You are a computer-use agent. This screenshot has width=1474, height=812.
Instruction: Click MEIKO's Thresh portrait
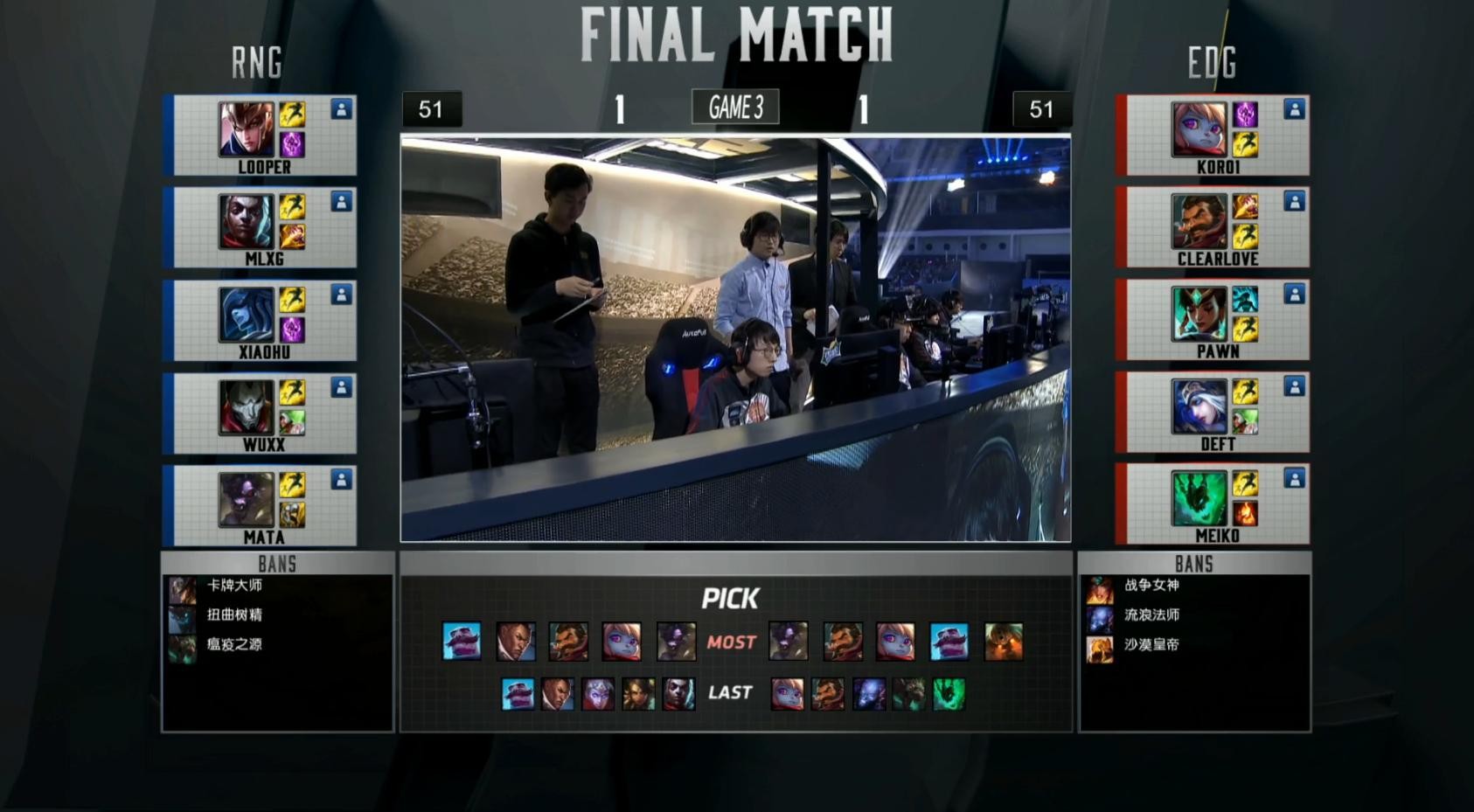(x=1199, y=499)
